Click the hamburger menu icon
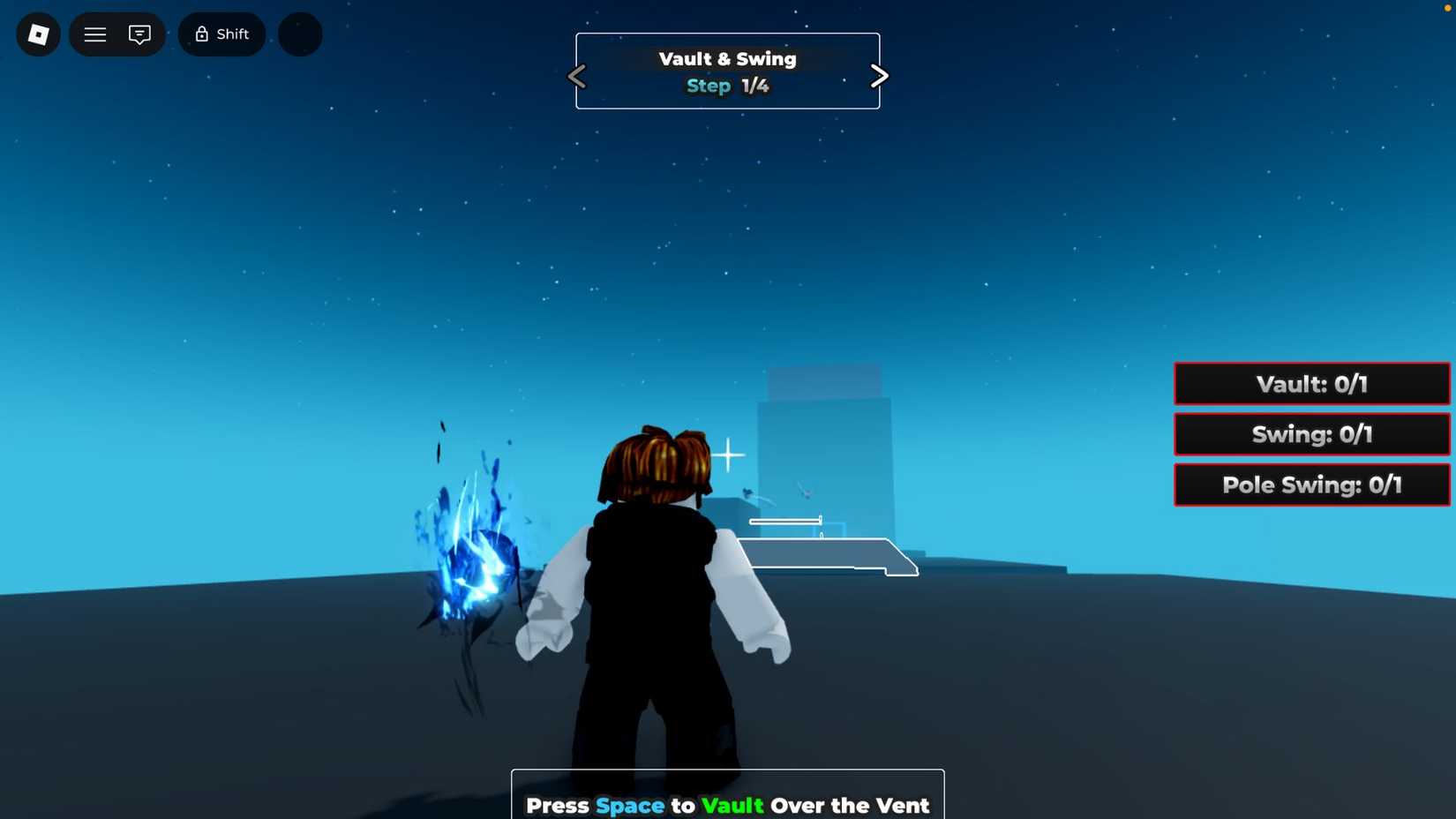The height and width of the screenshot is (819, 1456). (x=94, y=34)
